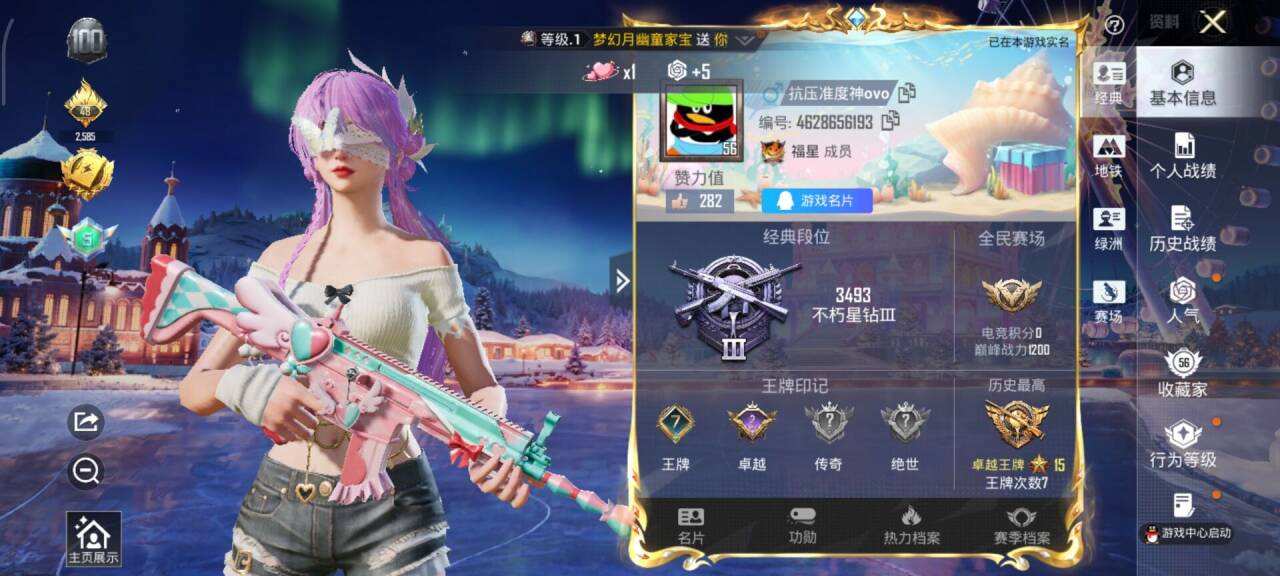Switch to 名片 bottom tab
The height and width of the screenshot is (576, 1280).
(691, 526)
